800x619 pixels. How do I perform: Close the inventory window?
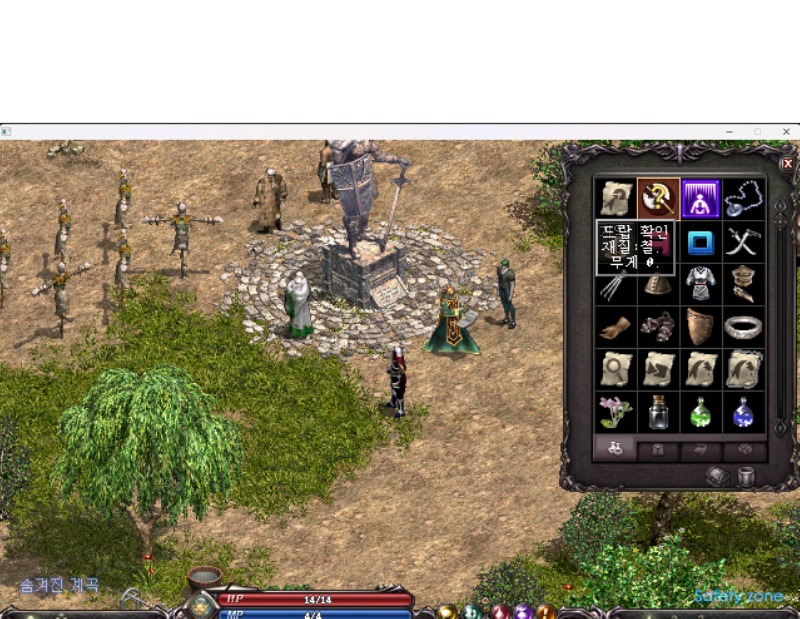click(x=787, y=163)
